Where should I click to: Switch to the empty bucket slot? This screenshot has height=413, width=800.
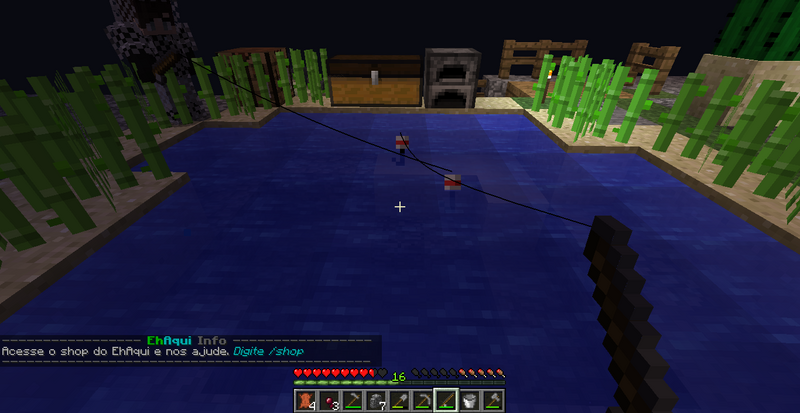click(x=468, y=400)
